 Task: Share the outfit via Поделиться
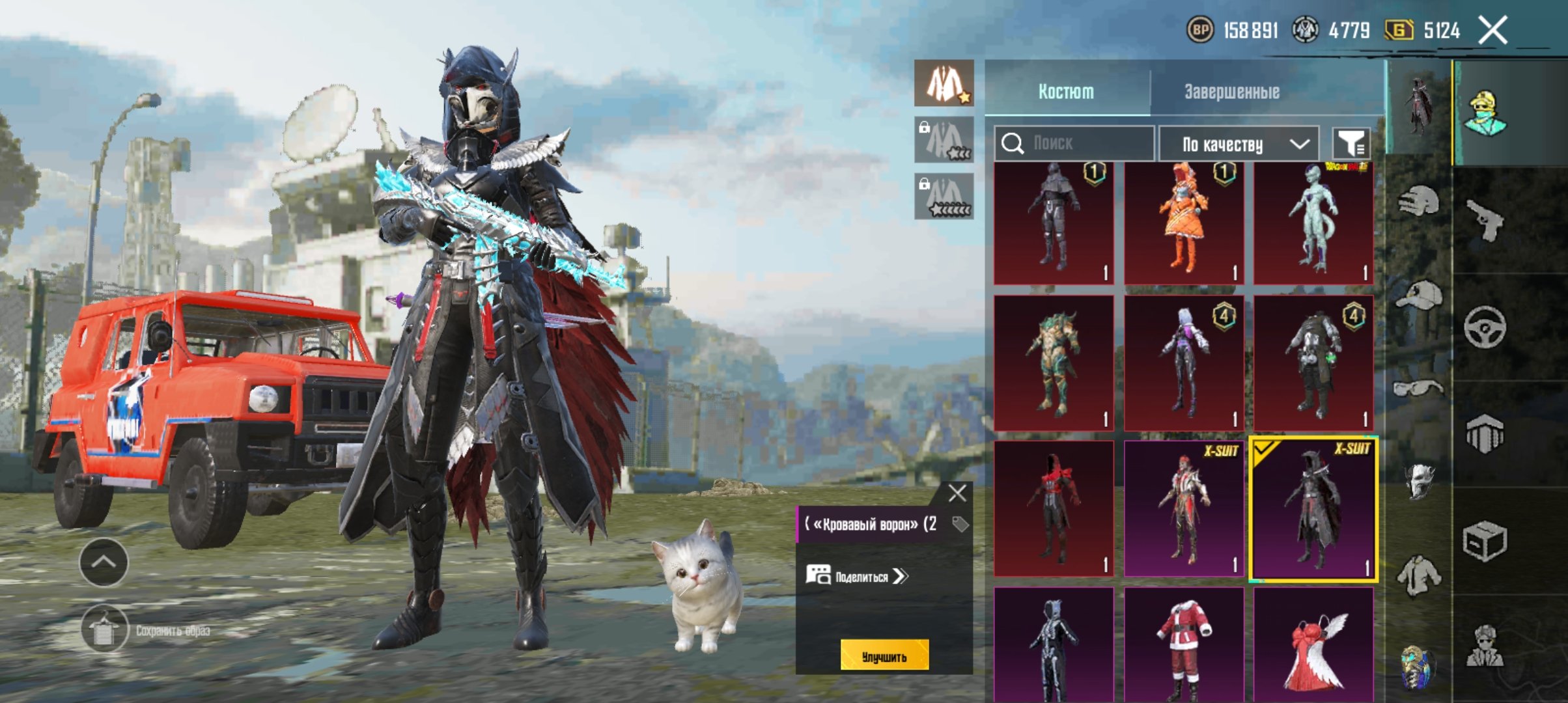click(x=857, y=576)
